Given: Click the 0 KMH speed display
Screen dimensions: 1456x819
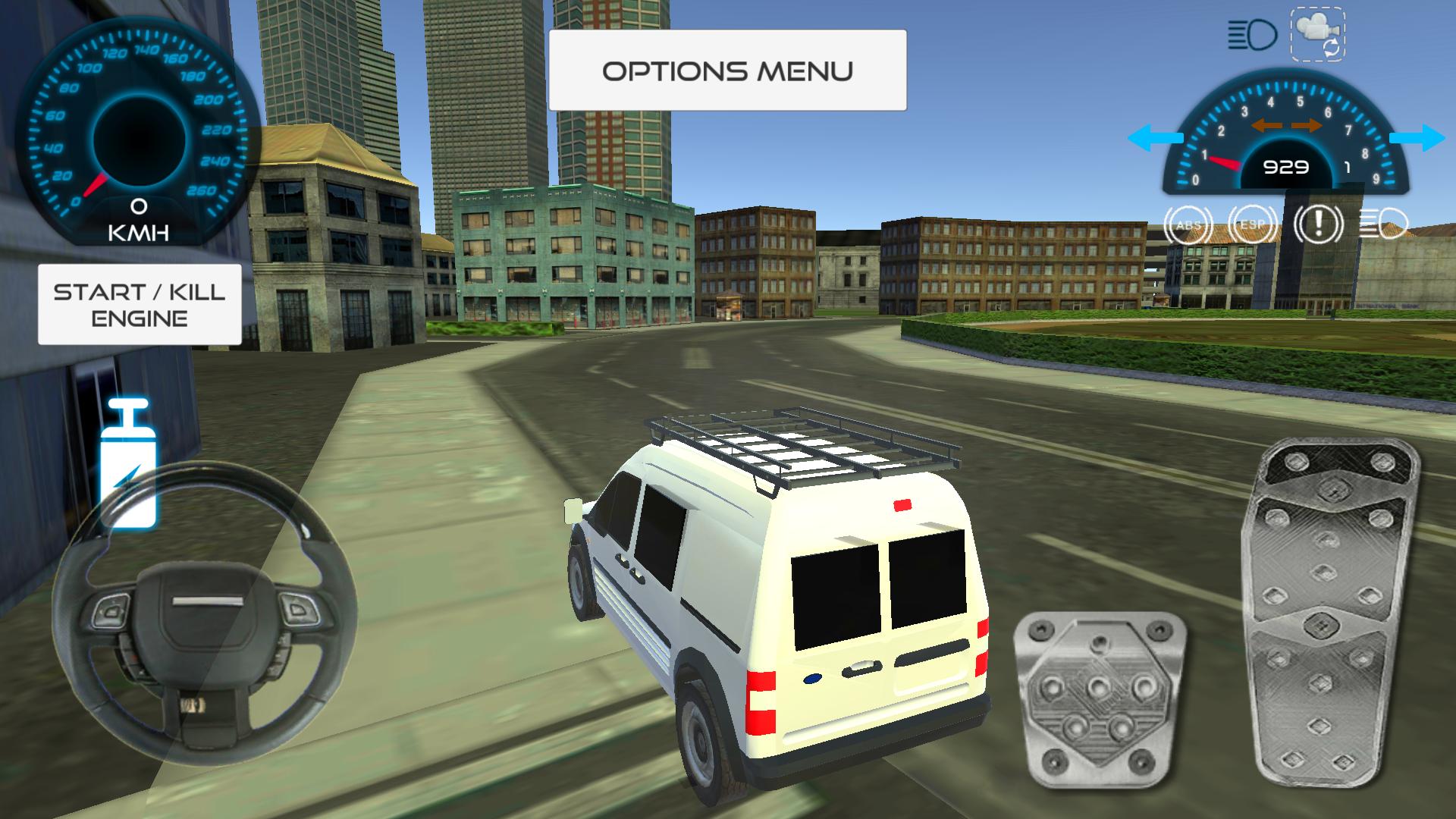Looking at the screenshot, I should [137, 220].
